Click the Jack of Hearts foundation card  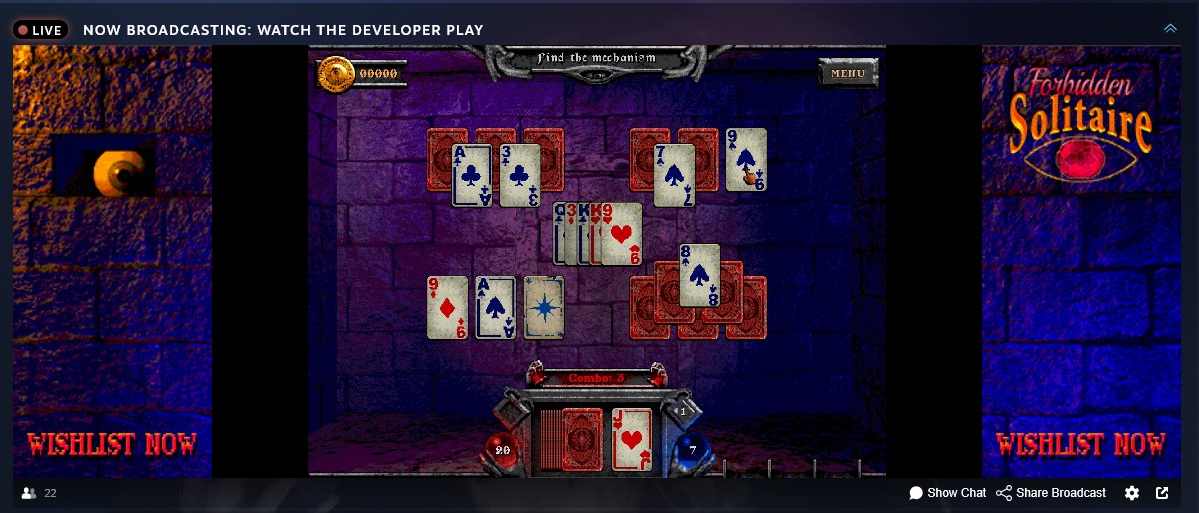(x=631, y=439)
